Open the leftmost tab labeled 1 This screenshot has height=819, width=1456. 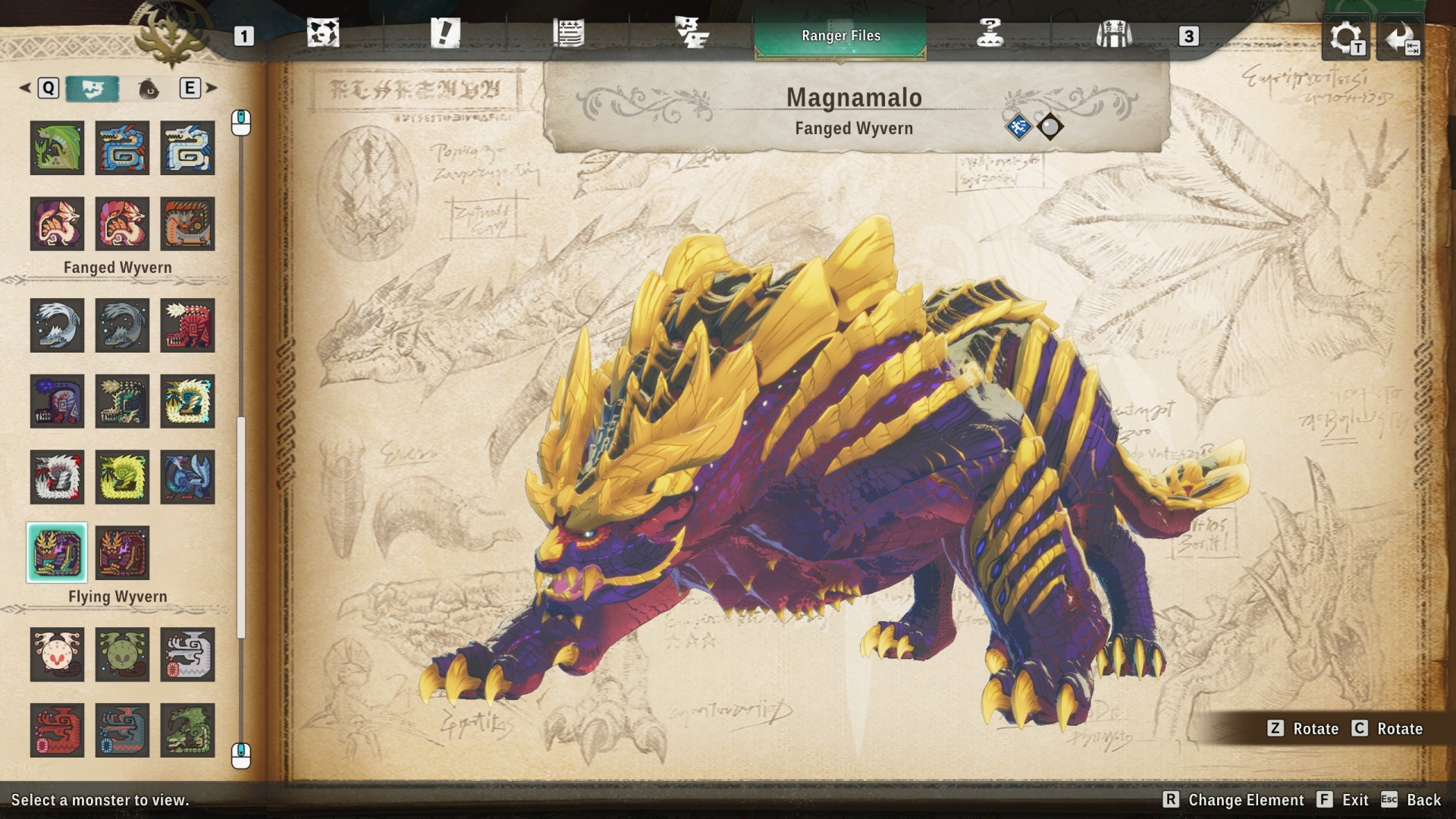[x=243, y=33]
